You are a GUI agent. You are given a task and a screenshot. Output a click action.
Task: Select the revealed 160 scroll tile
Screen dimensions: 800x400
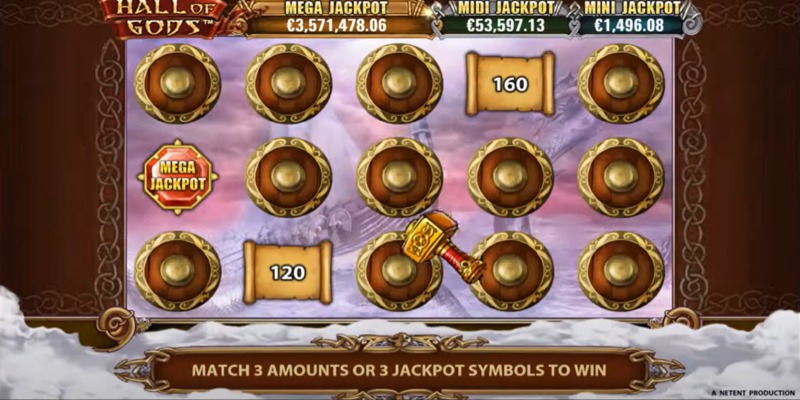[510, 85]
